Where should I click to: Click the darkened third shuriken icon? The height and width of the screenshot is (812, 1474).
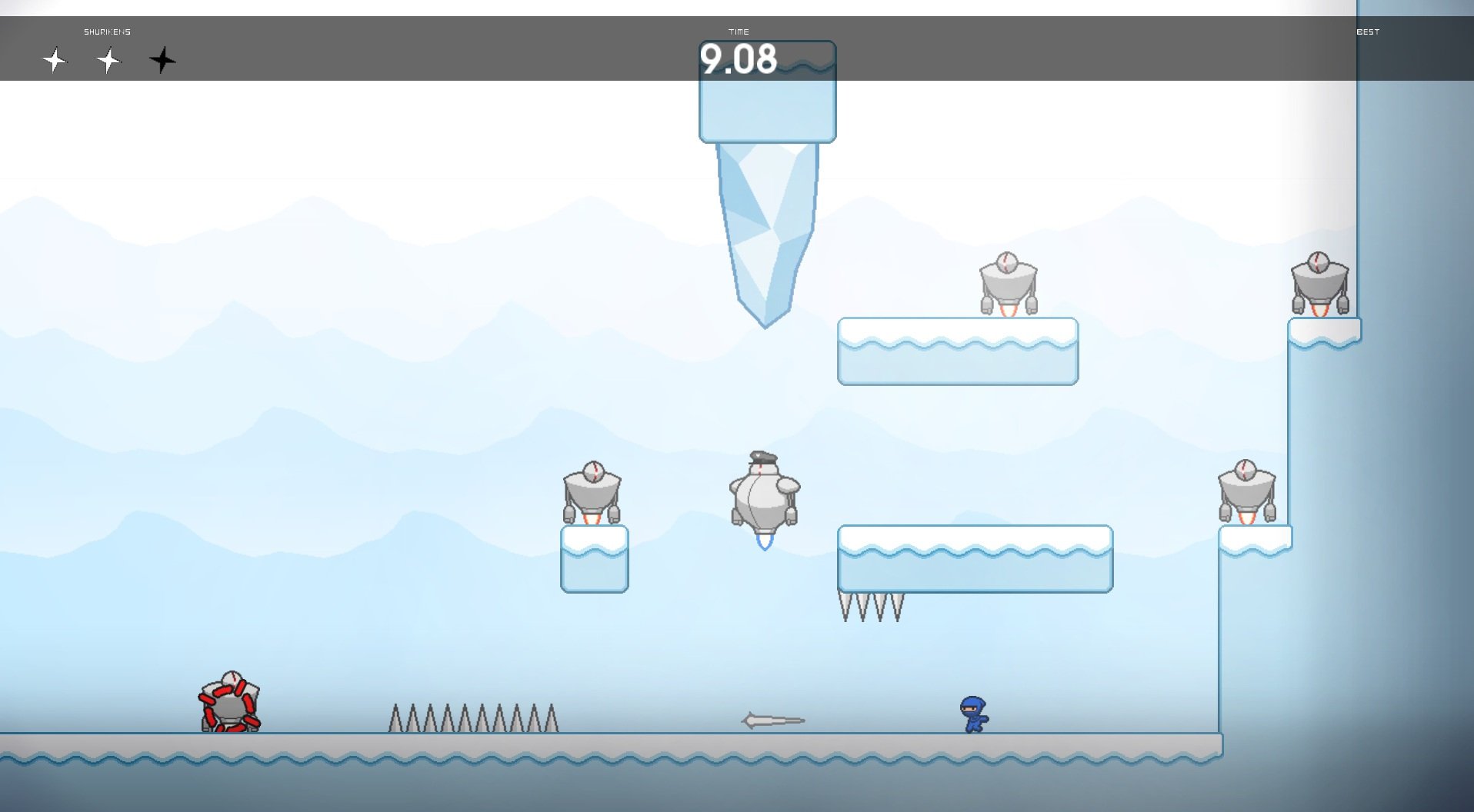[x=163, y=61]
